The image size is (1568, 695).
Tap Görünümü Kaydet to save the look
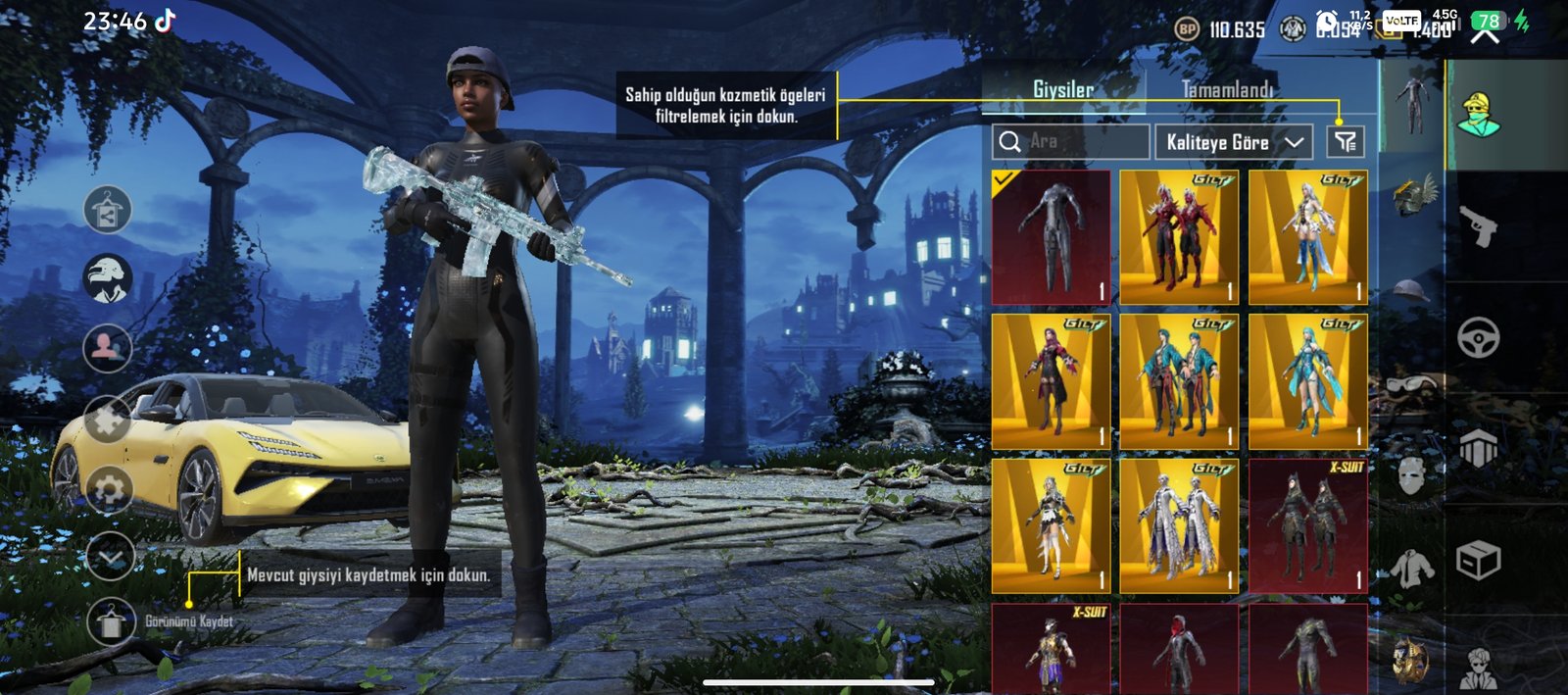pyautogui.click(x=111, y=621)
